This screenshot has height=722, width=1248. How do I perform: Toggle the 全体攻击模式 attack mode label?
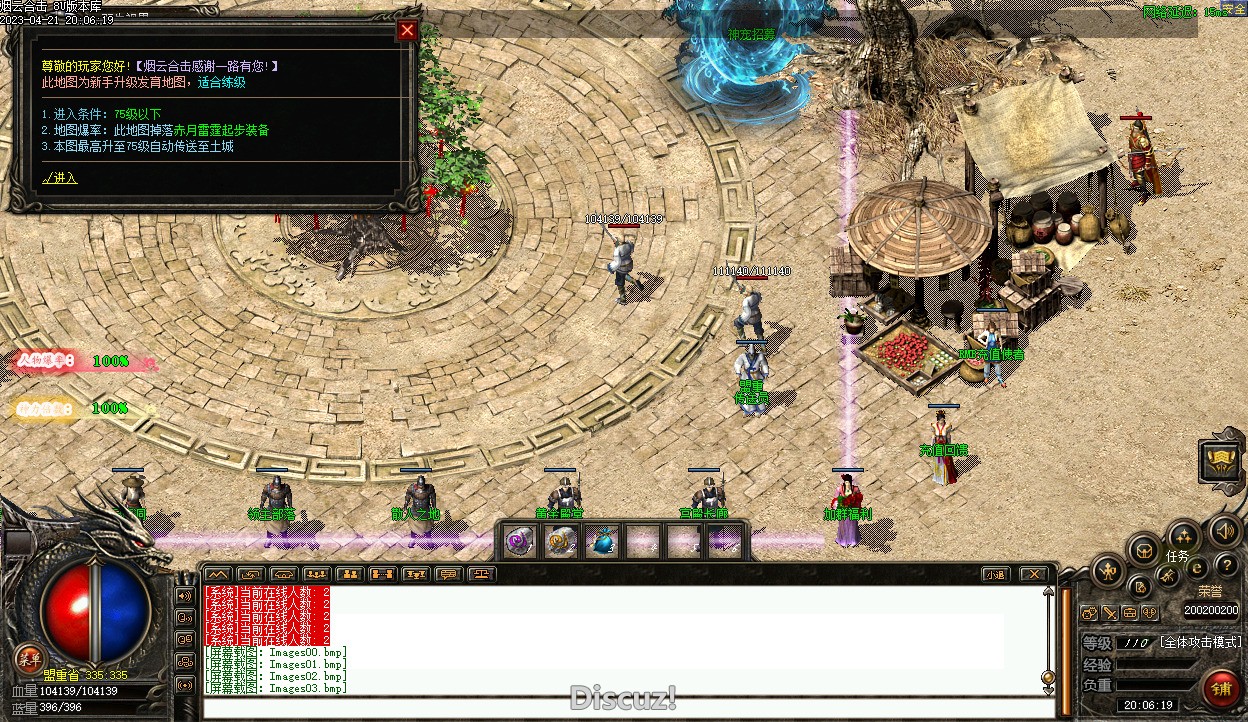coord(1200,642)
